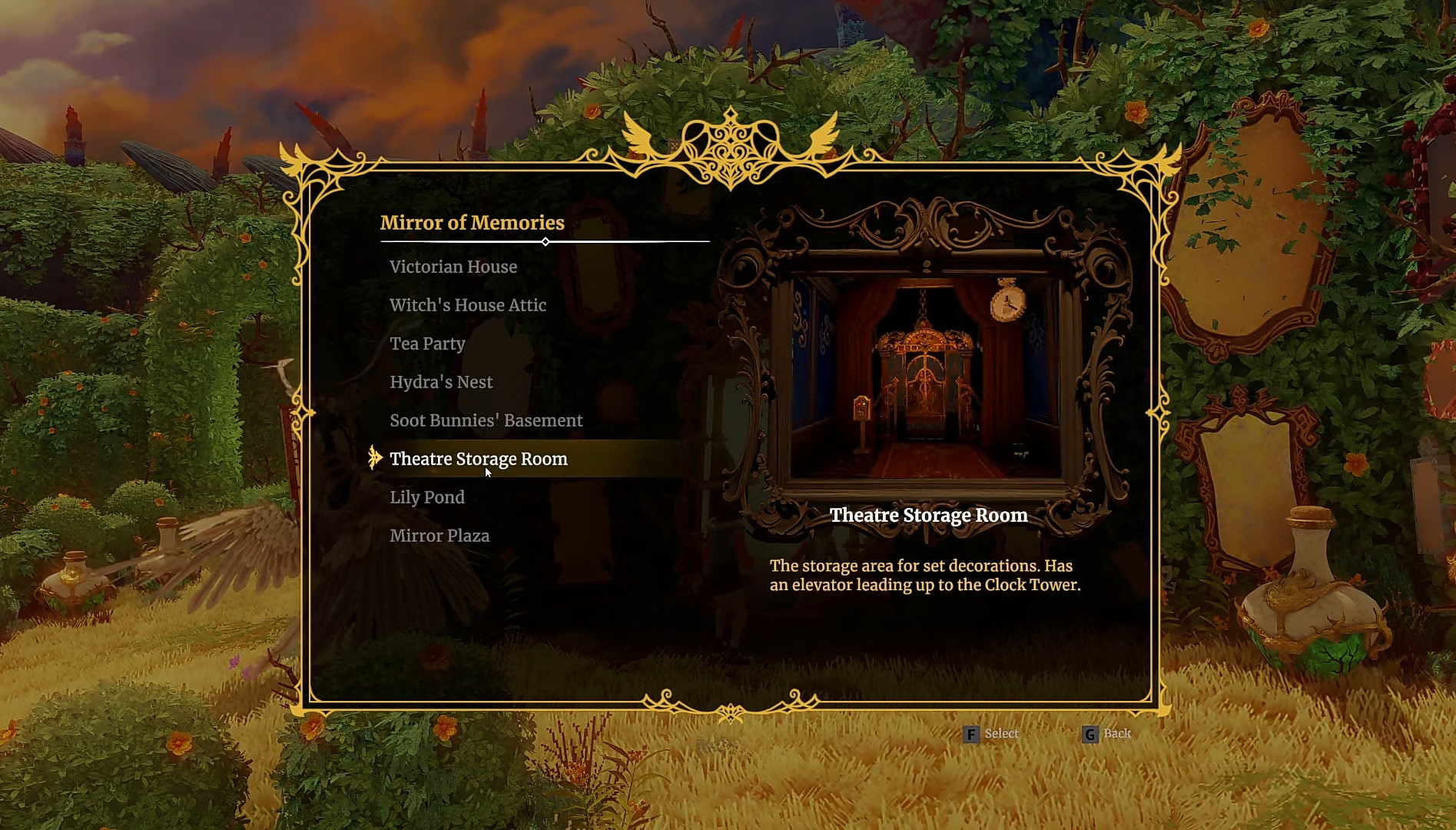The width and height of the screenshot is (1456, 830).
Task: Click the highlighted Theatre Storage Room entry
Action: [478, 459]
